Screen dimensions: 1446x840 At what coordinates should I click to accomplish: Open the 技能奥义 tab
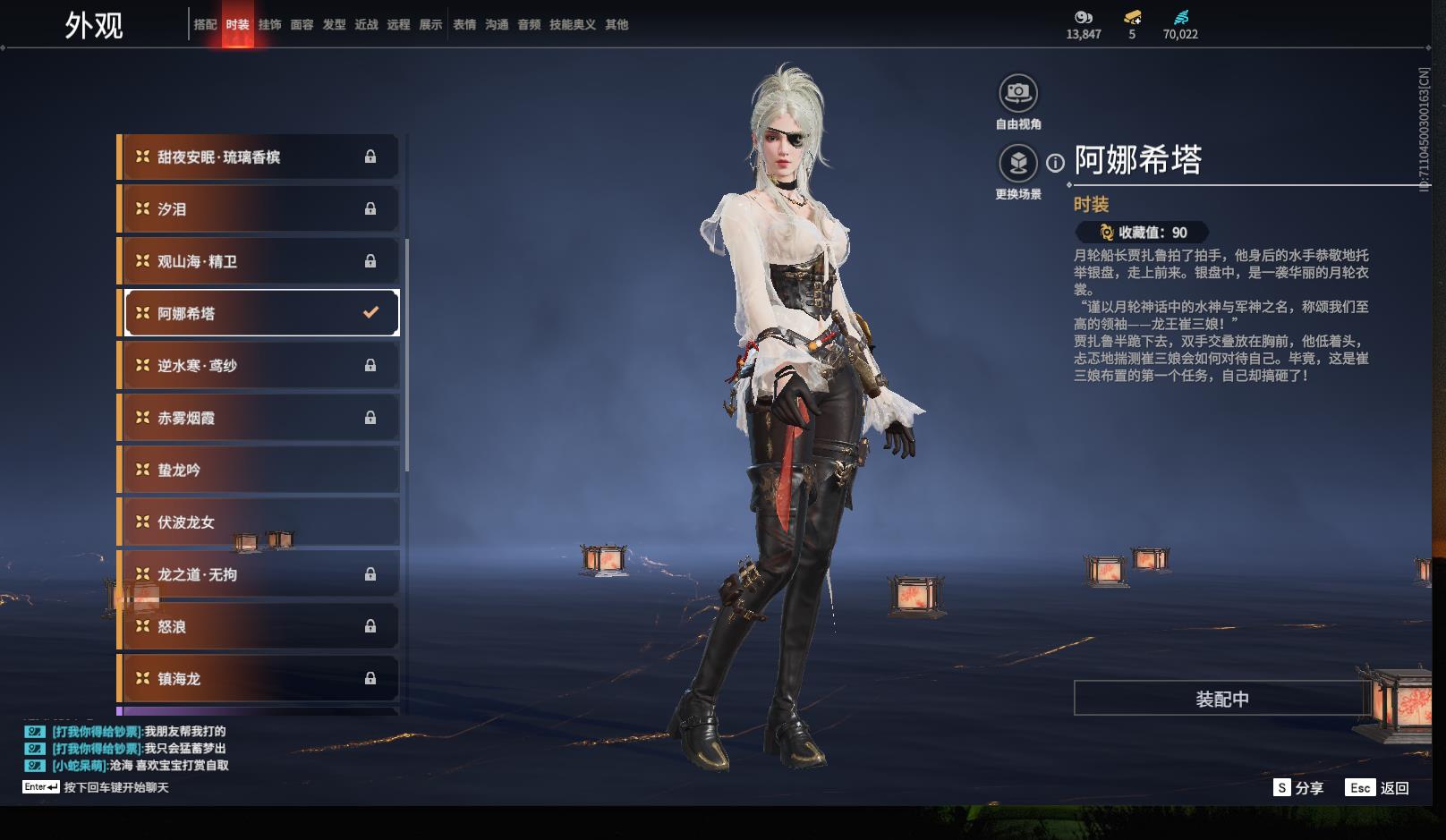click(572, 25)
